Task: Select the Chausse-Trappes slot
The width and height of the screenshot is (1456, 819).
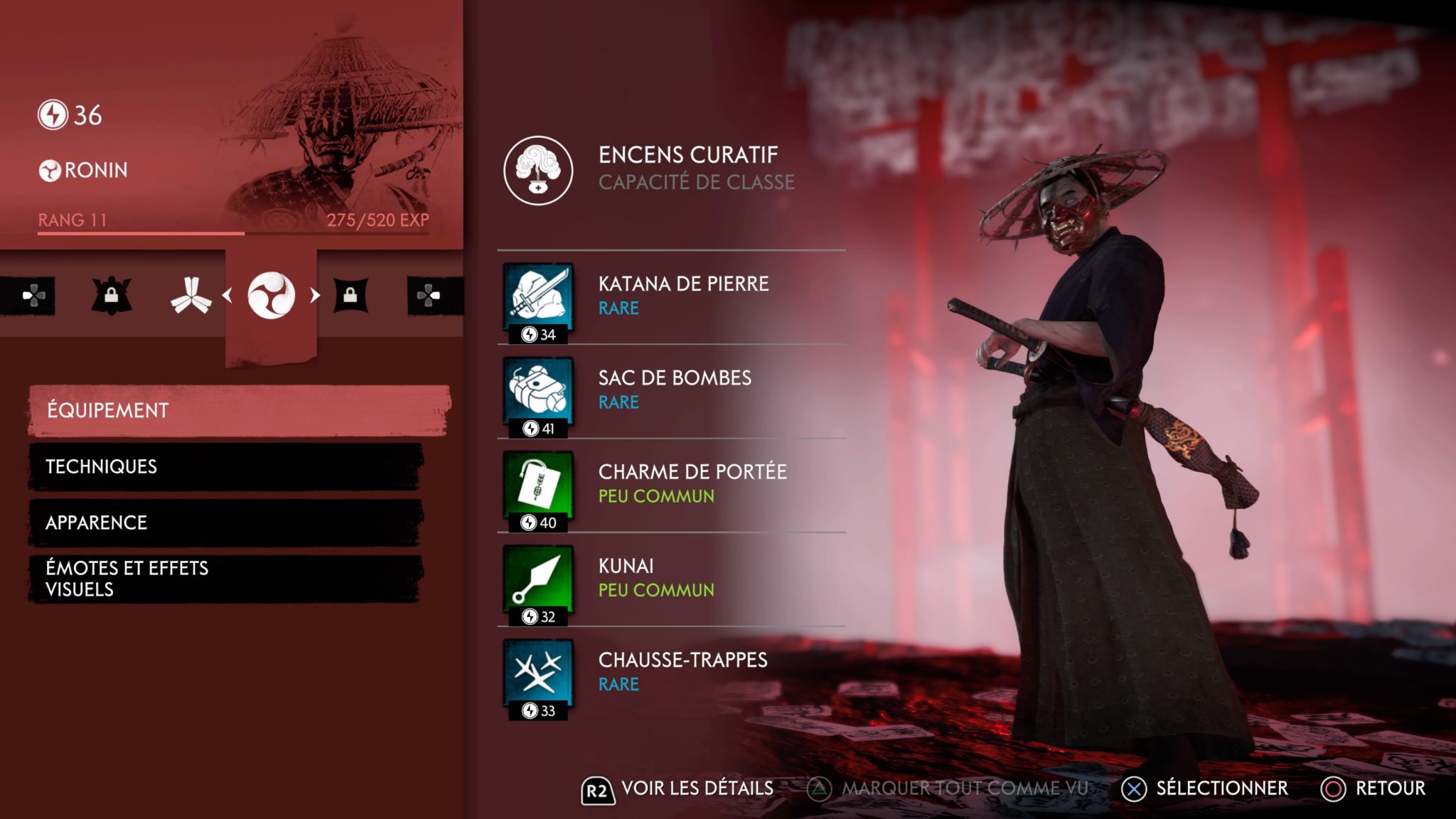Action: tap(671, 674)
